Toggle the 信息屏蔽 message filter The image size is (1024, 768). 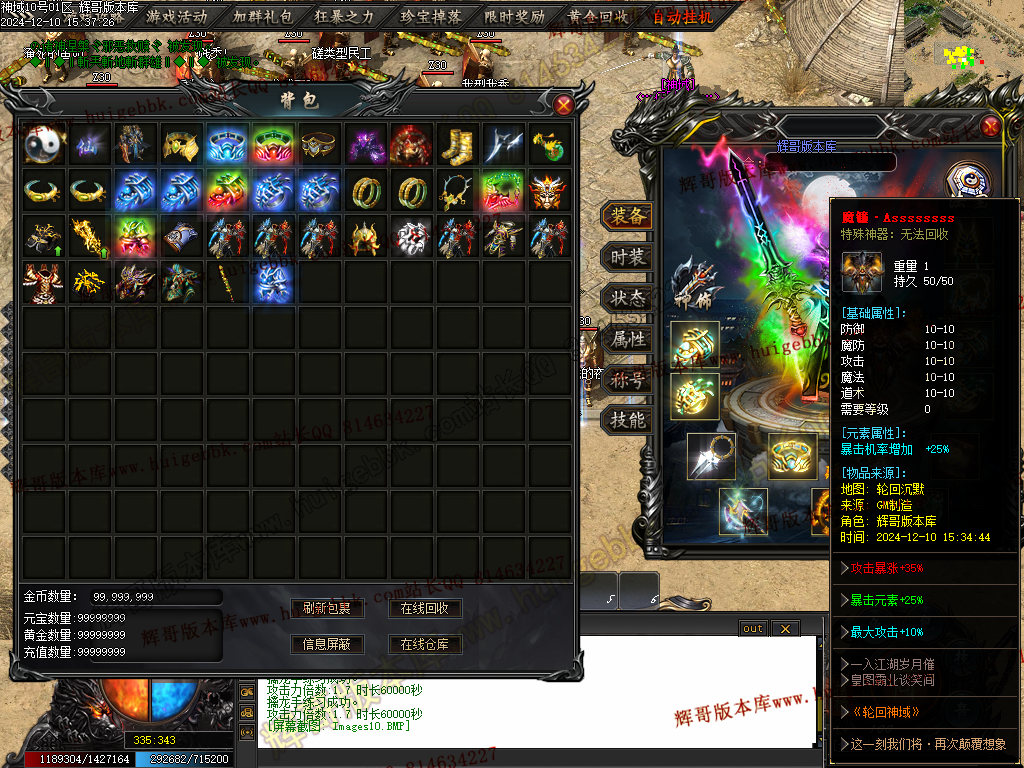[x=326, y=644]
